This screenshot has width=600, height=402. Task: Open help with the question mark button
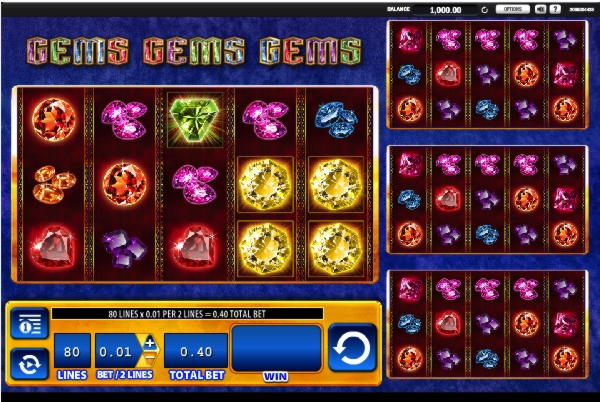555,9
